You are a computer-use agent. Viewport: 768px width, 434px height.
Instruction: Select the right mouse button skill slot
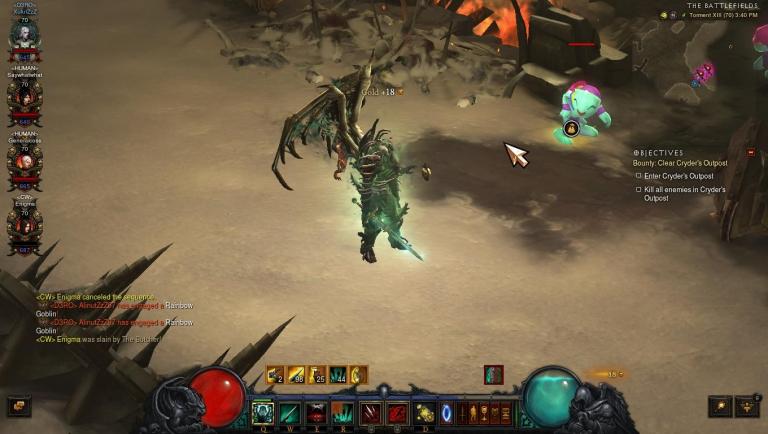coord(398,412)
